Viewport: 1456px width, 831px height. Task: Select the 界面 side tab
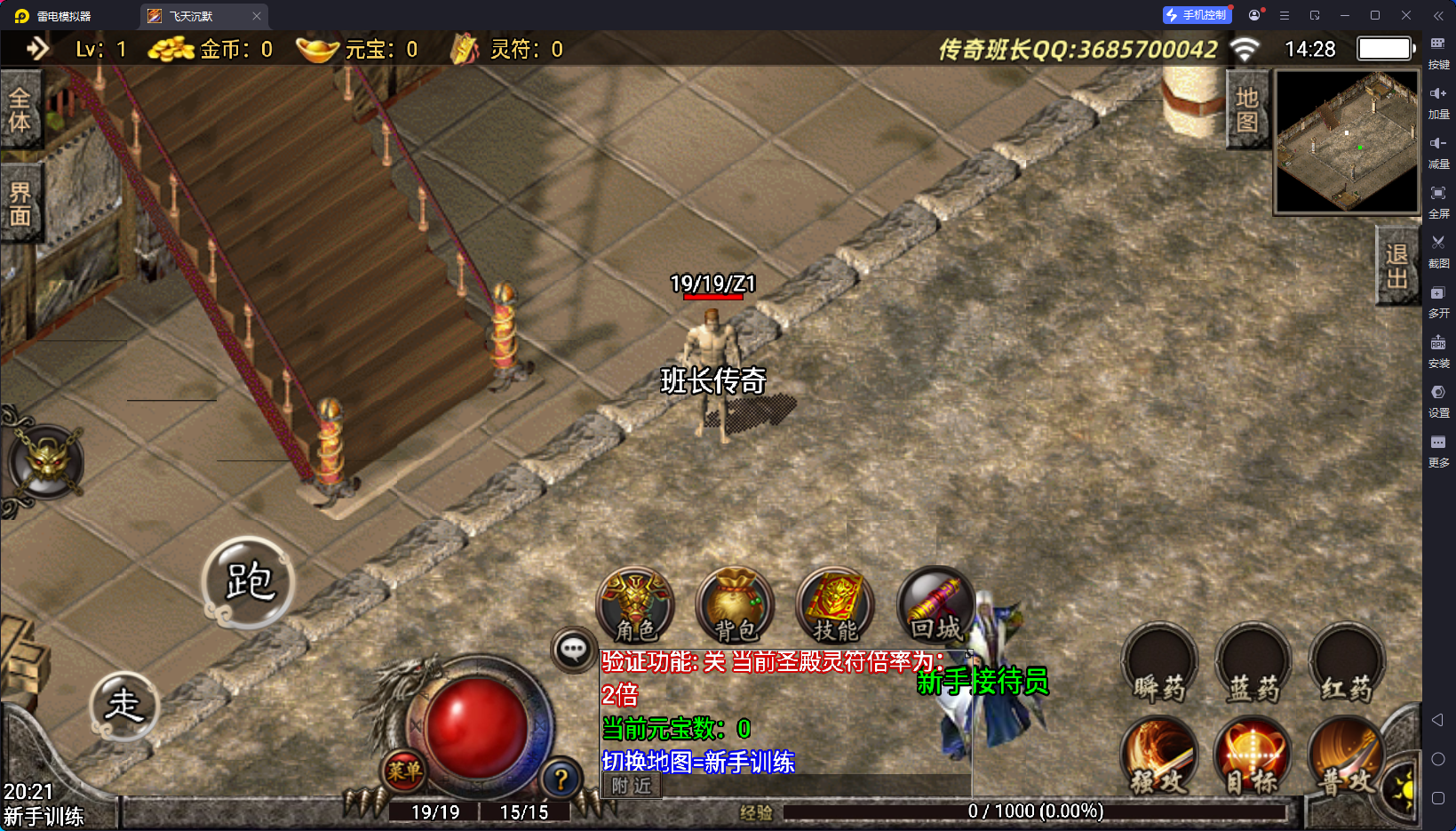[x=20, y=204]
